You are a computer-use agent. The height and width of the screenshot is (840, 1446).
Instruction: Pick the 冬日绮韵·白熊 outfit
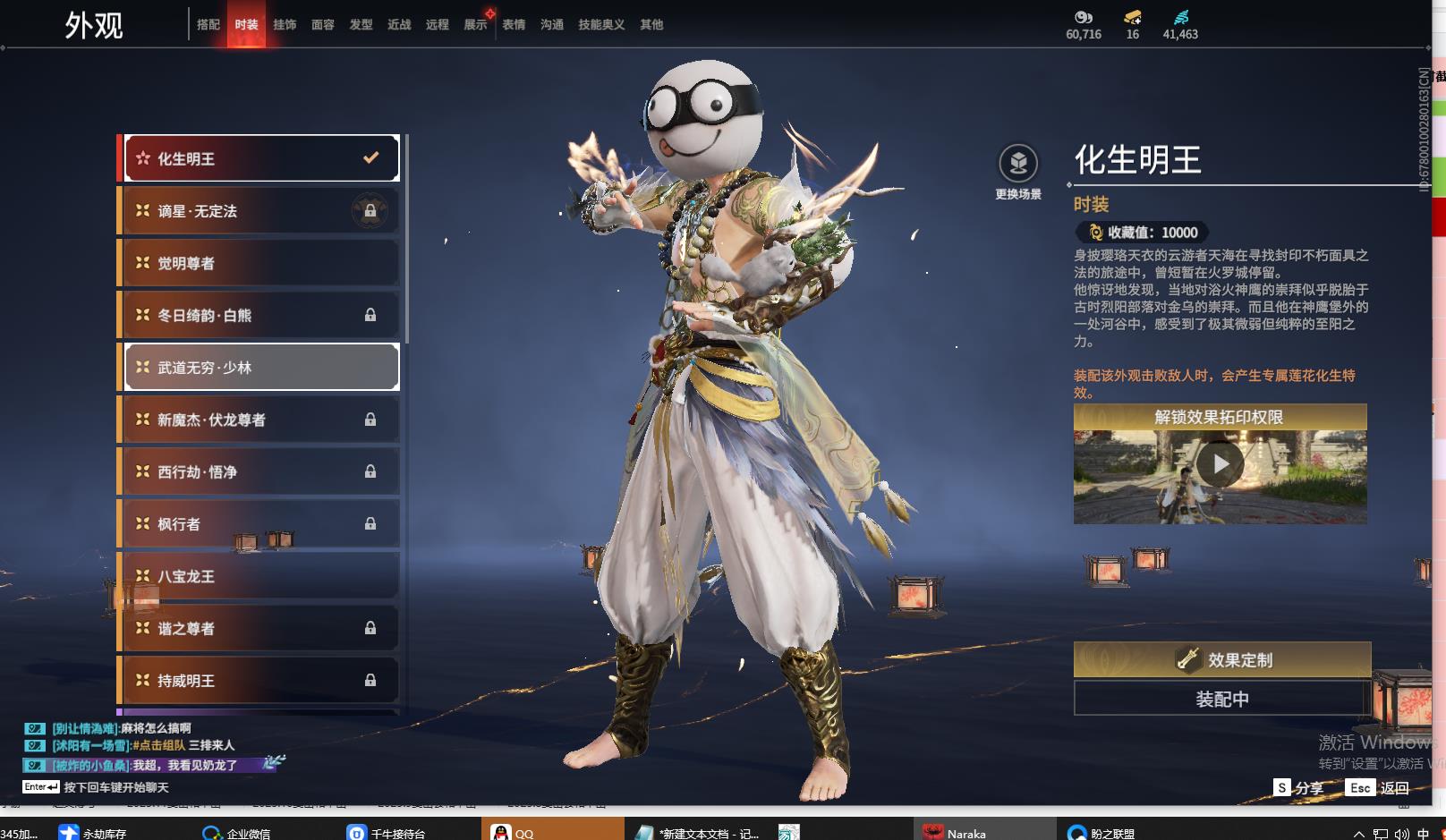(260, 315)
